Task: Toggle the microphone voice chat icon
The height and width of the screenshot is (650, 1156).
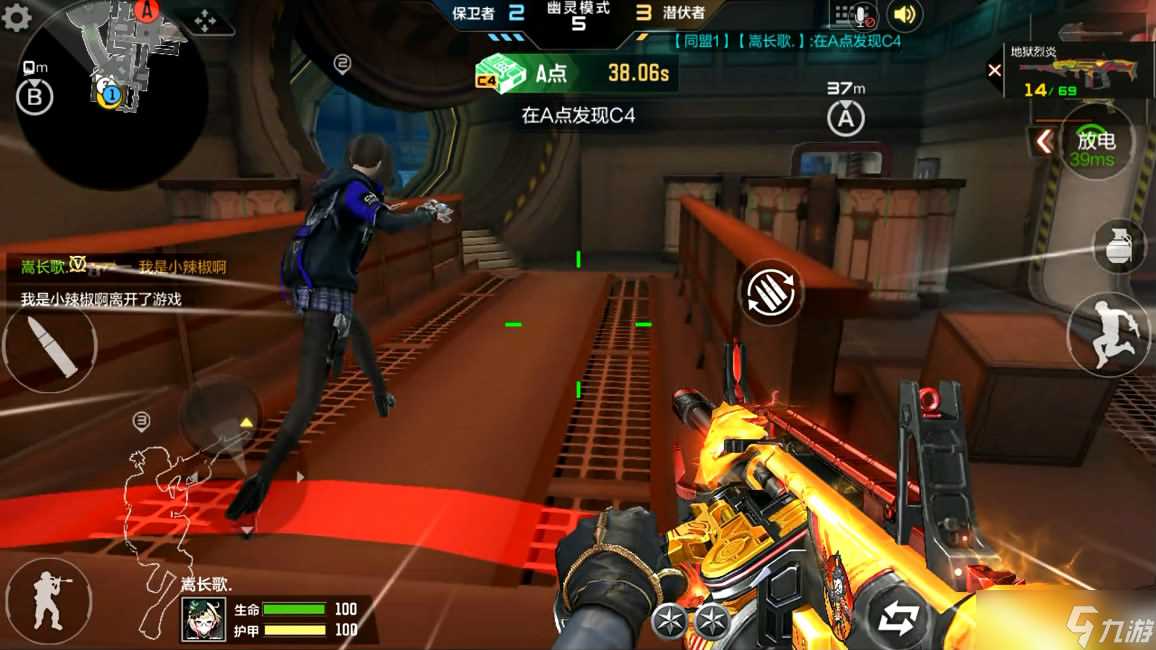Action: (x=855, y=15)
